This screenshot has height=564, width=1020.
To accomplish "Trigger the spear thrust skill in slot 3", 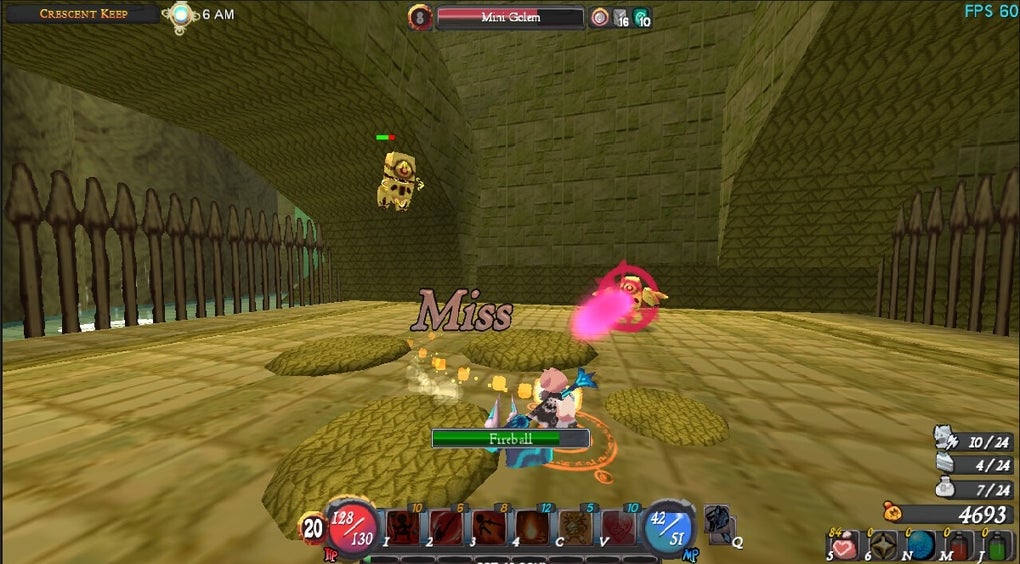I will [489, 527].
